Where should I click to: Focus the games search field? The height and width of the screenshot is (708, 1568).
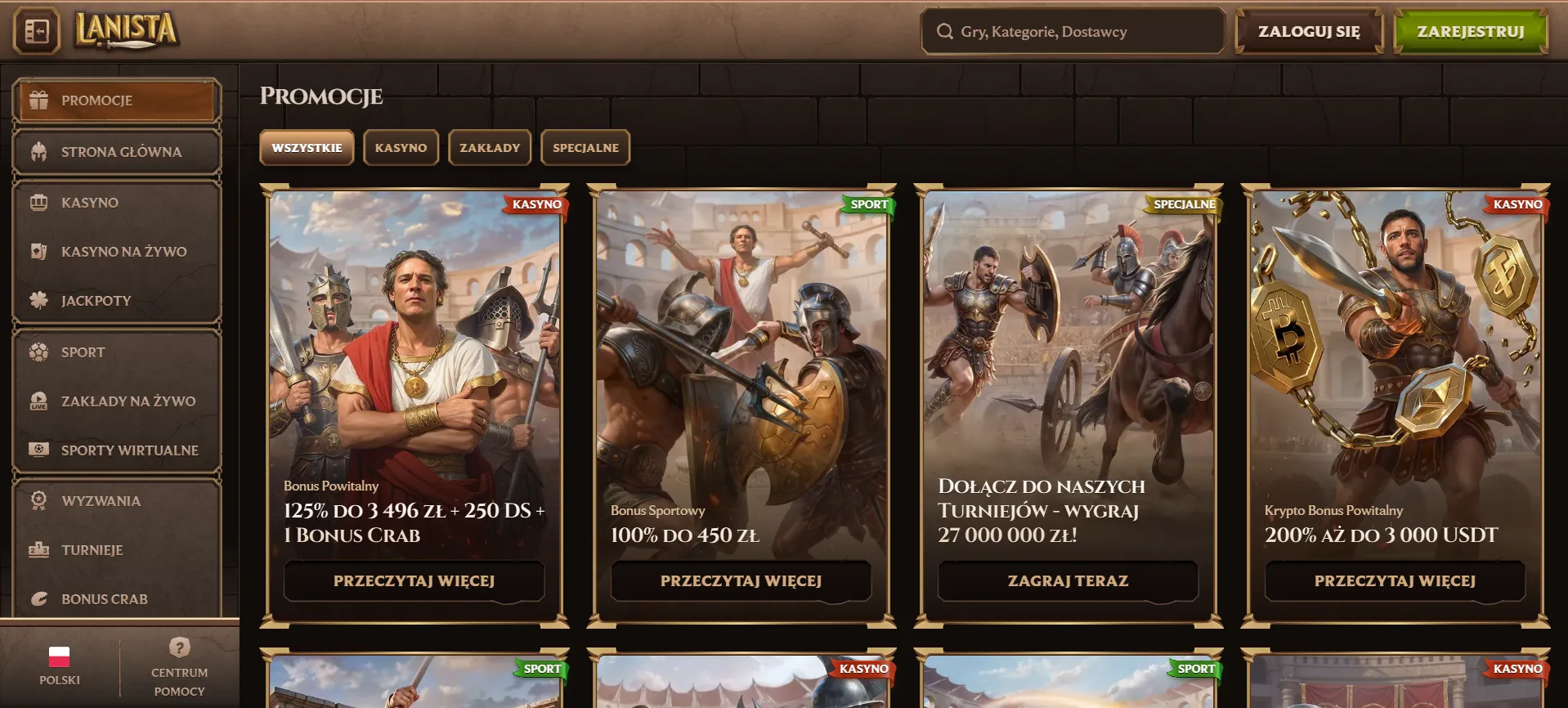(1071, 32)
